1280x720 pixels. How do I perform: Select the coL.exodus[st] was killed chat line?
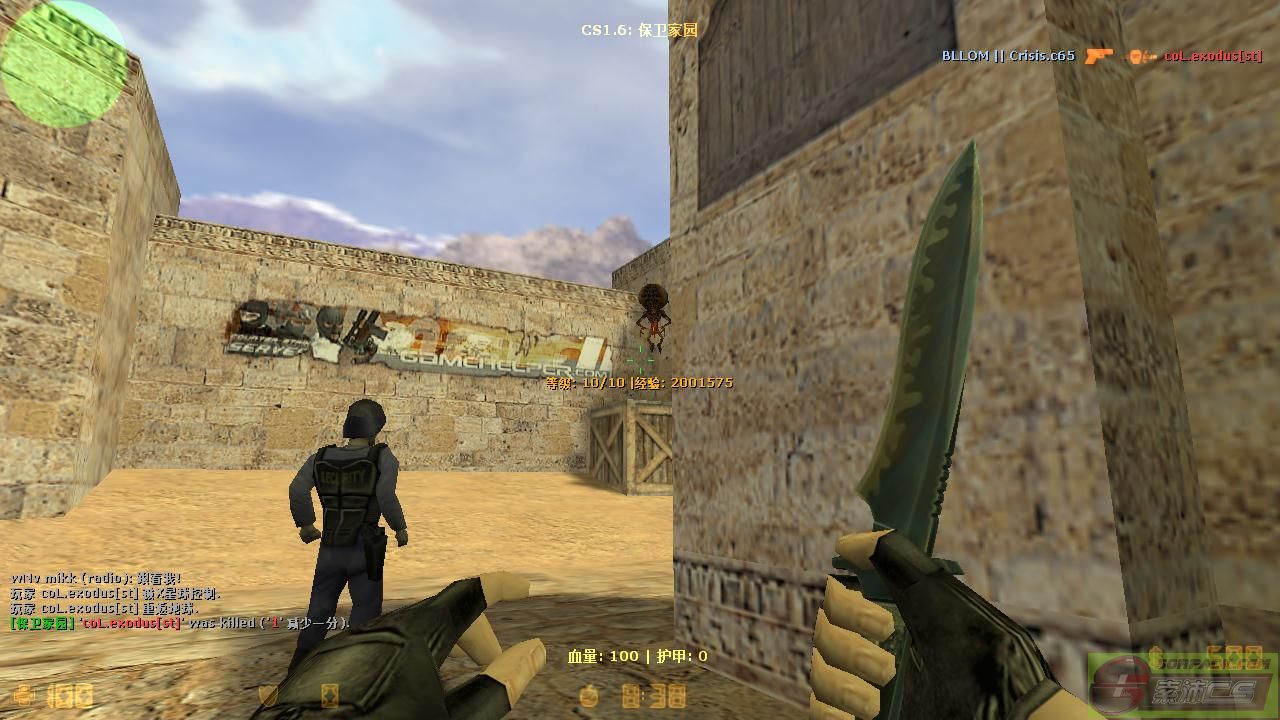pyautogui.click(x=180, y=623)
